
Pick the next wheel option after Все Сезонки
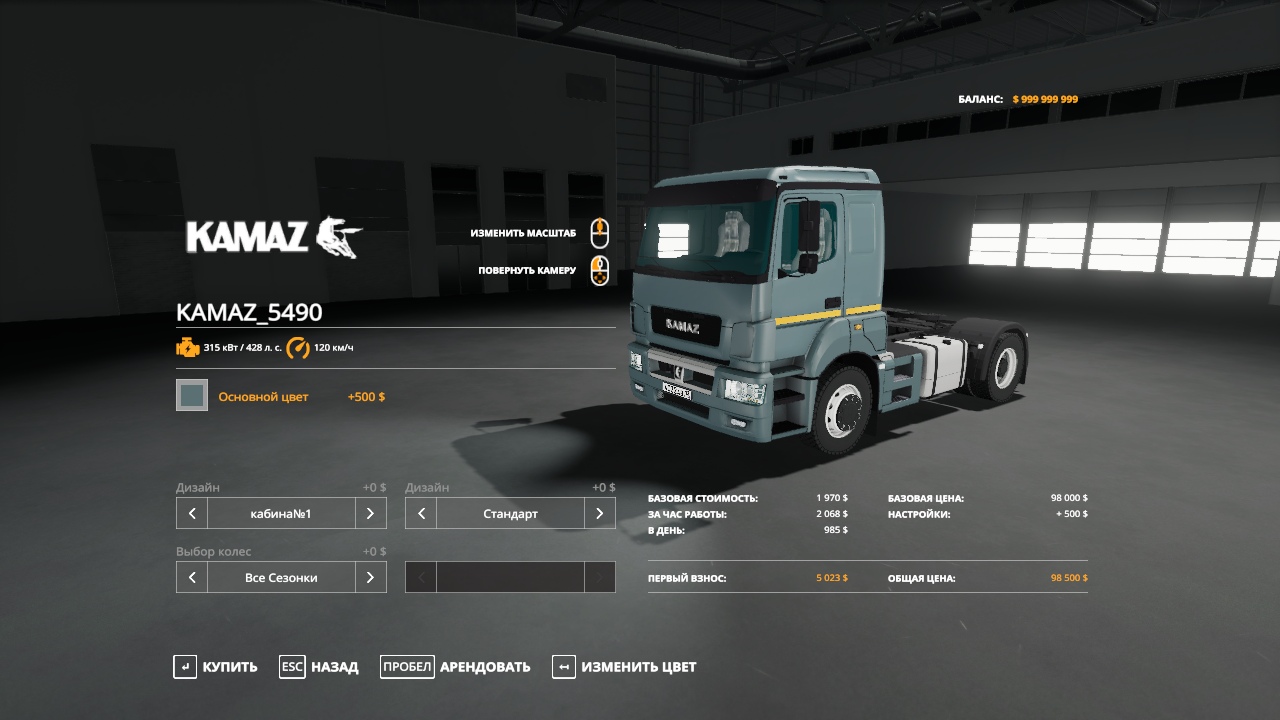(x=370, y=577)
